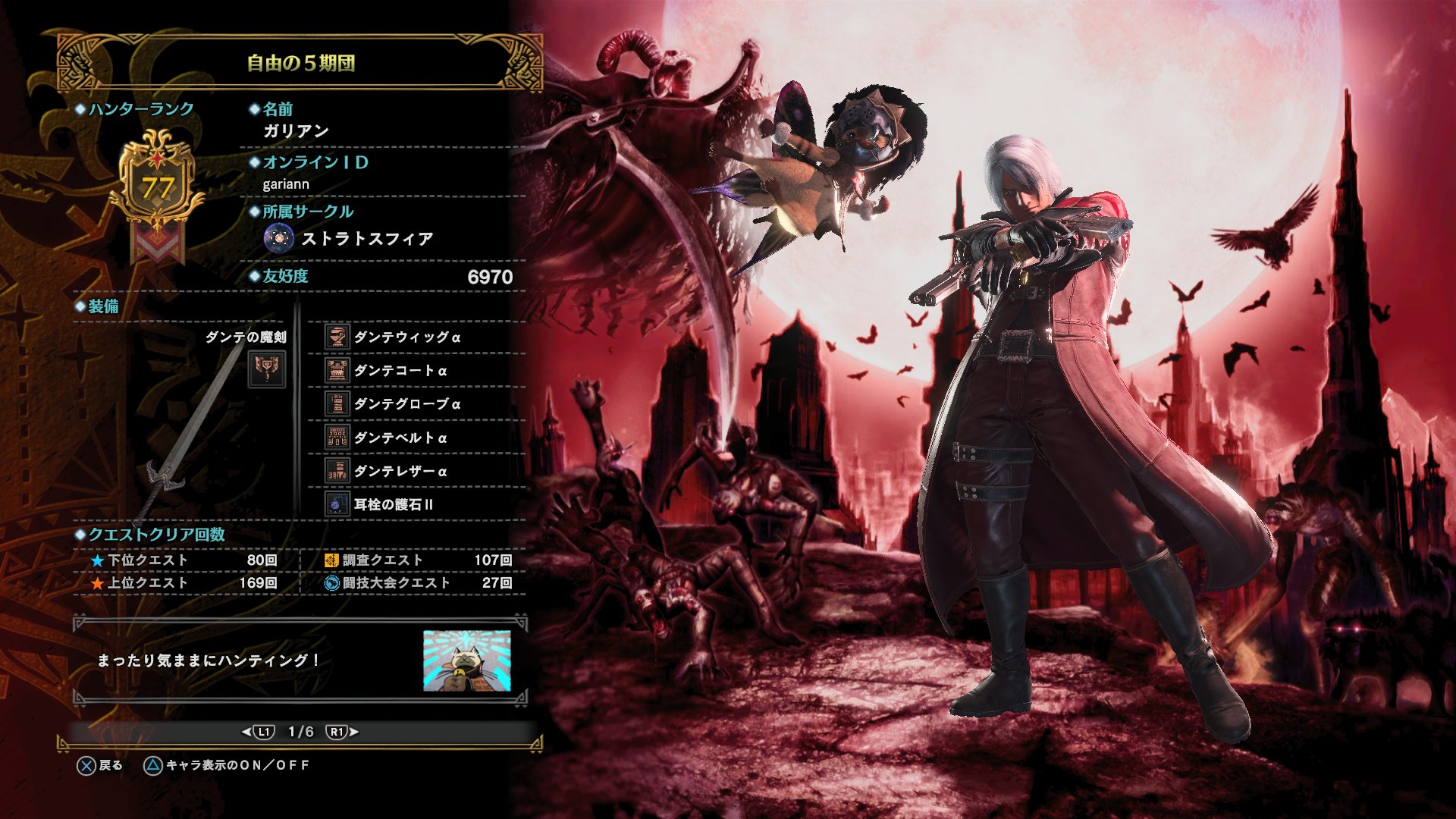
Task: Select the ダンテウィッグα head armor icon
Action: 336,337
